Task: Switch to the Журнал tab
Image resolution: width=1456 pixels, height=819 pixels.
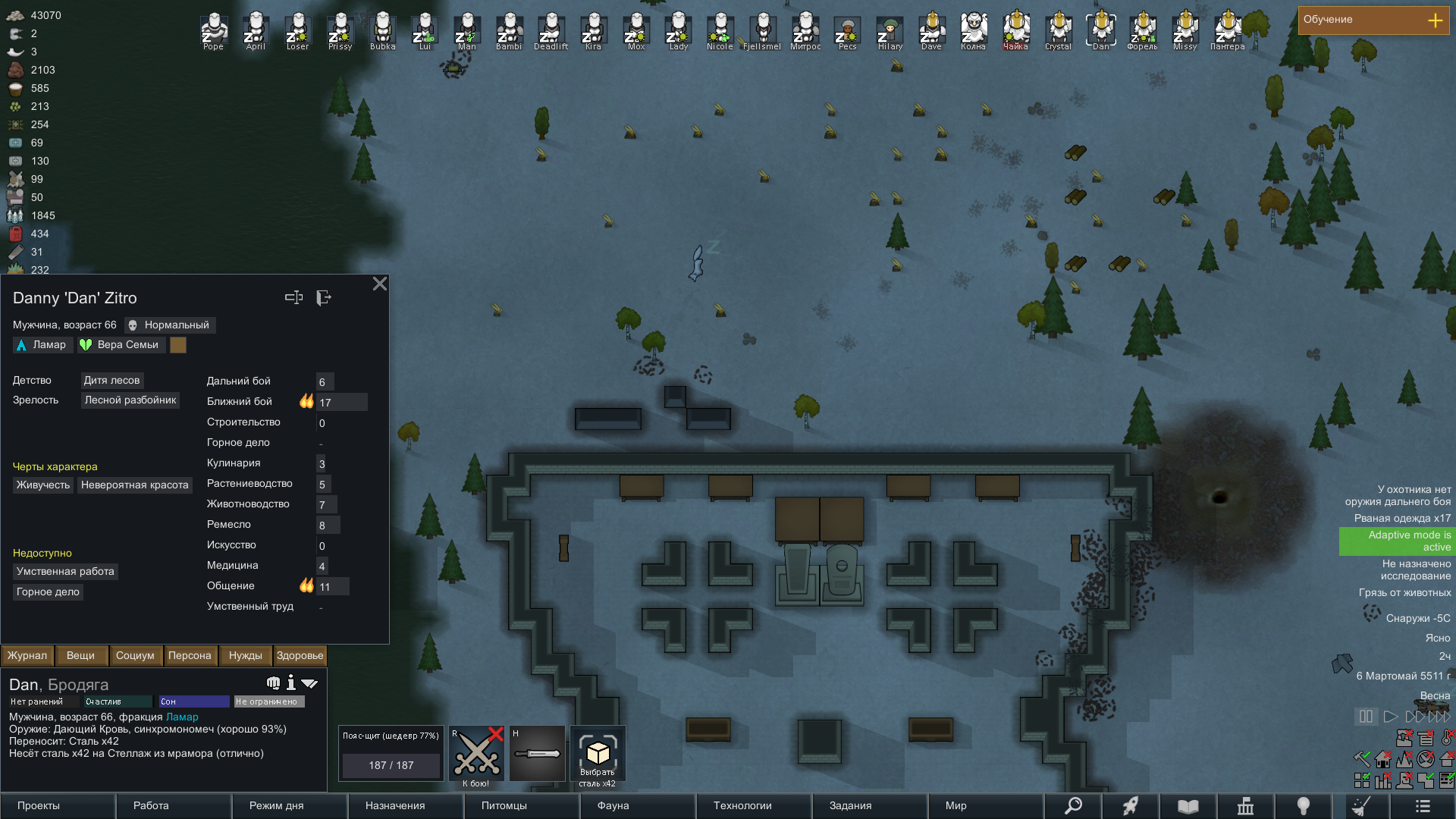Action: pos(27,655)
